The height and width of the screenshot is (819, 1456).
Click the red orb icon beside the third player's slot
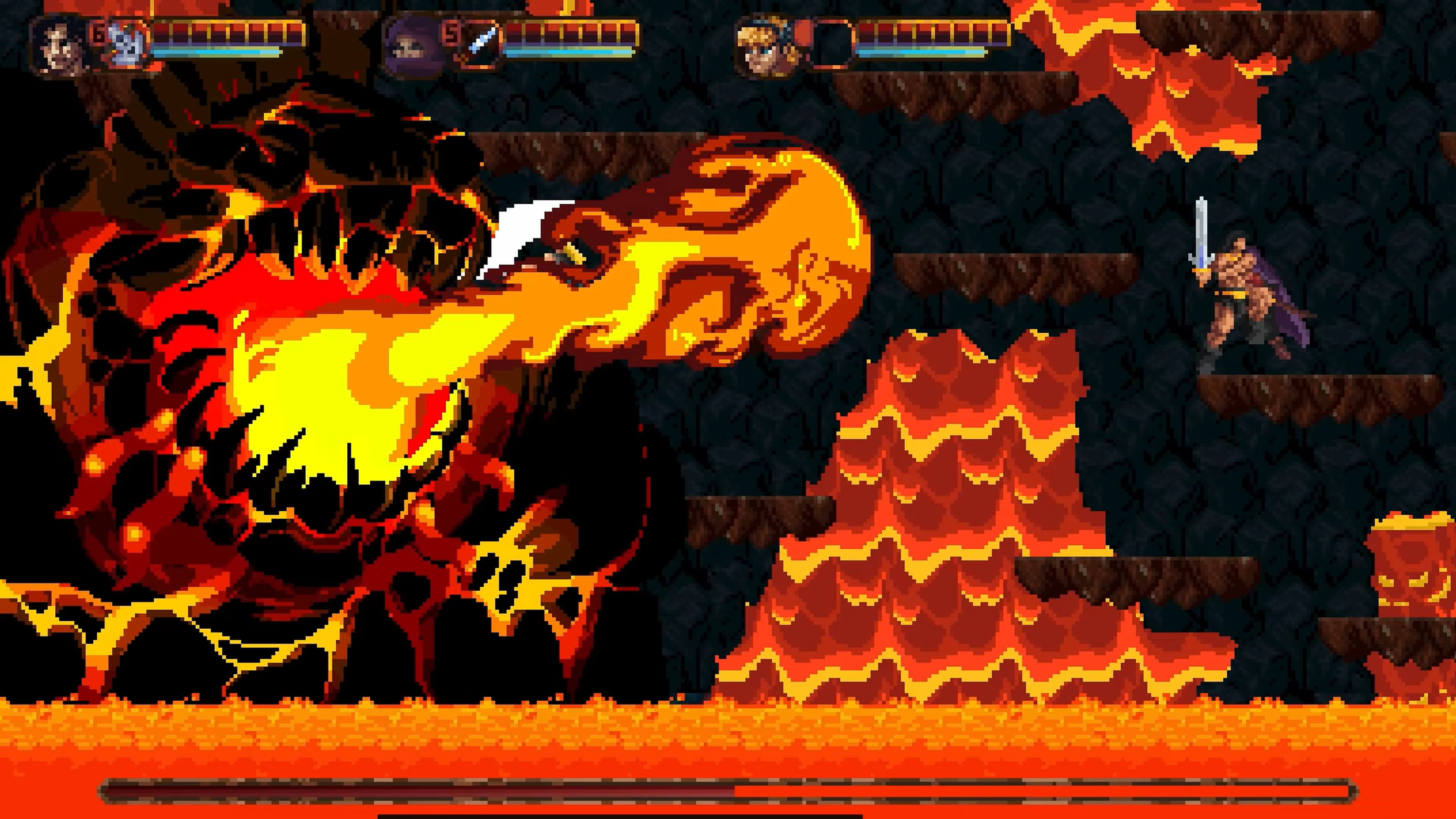tap(803, 33)
